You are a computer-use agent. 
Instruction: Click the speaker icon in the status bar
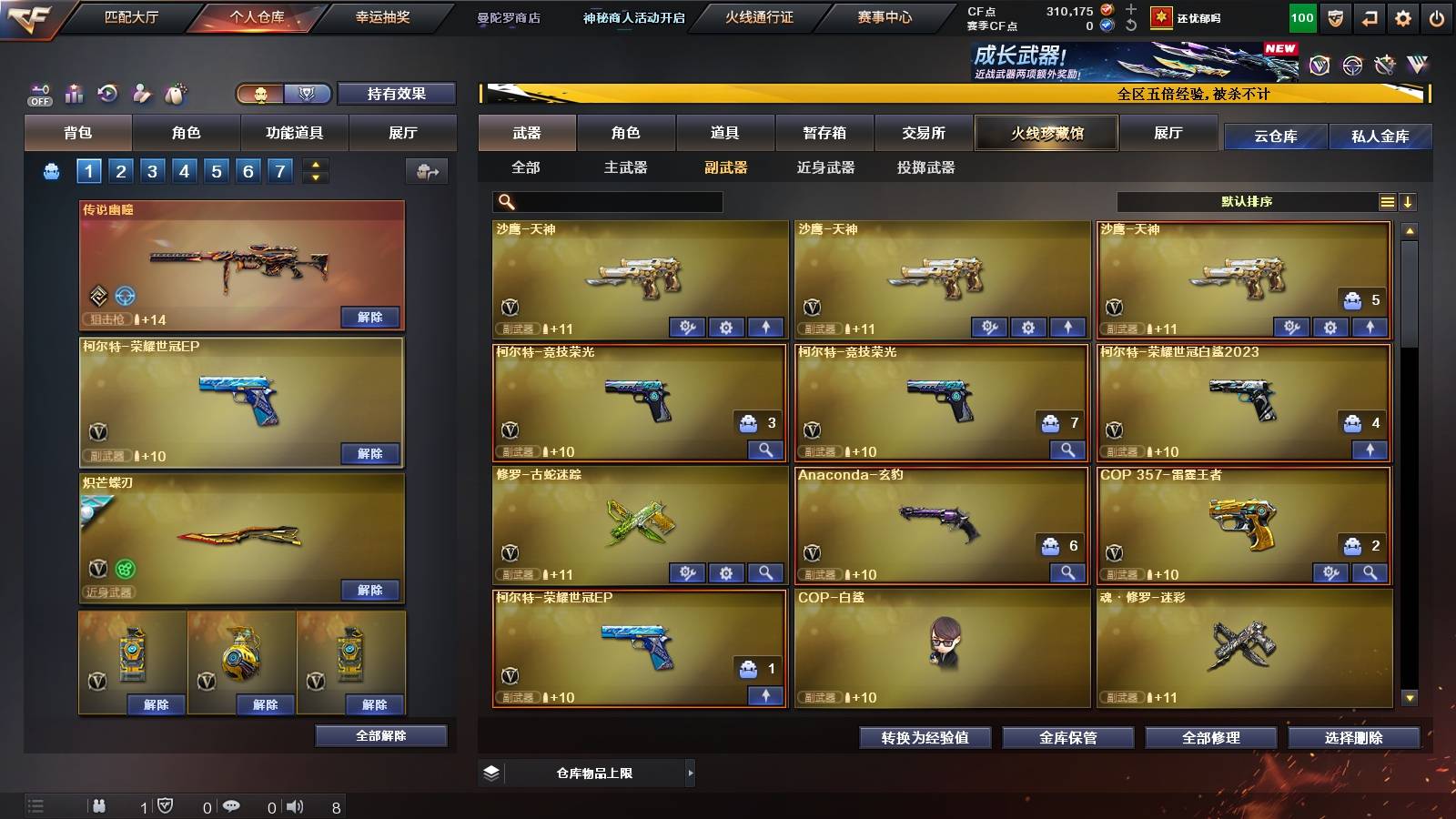[x=294, y=806]
